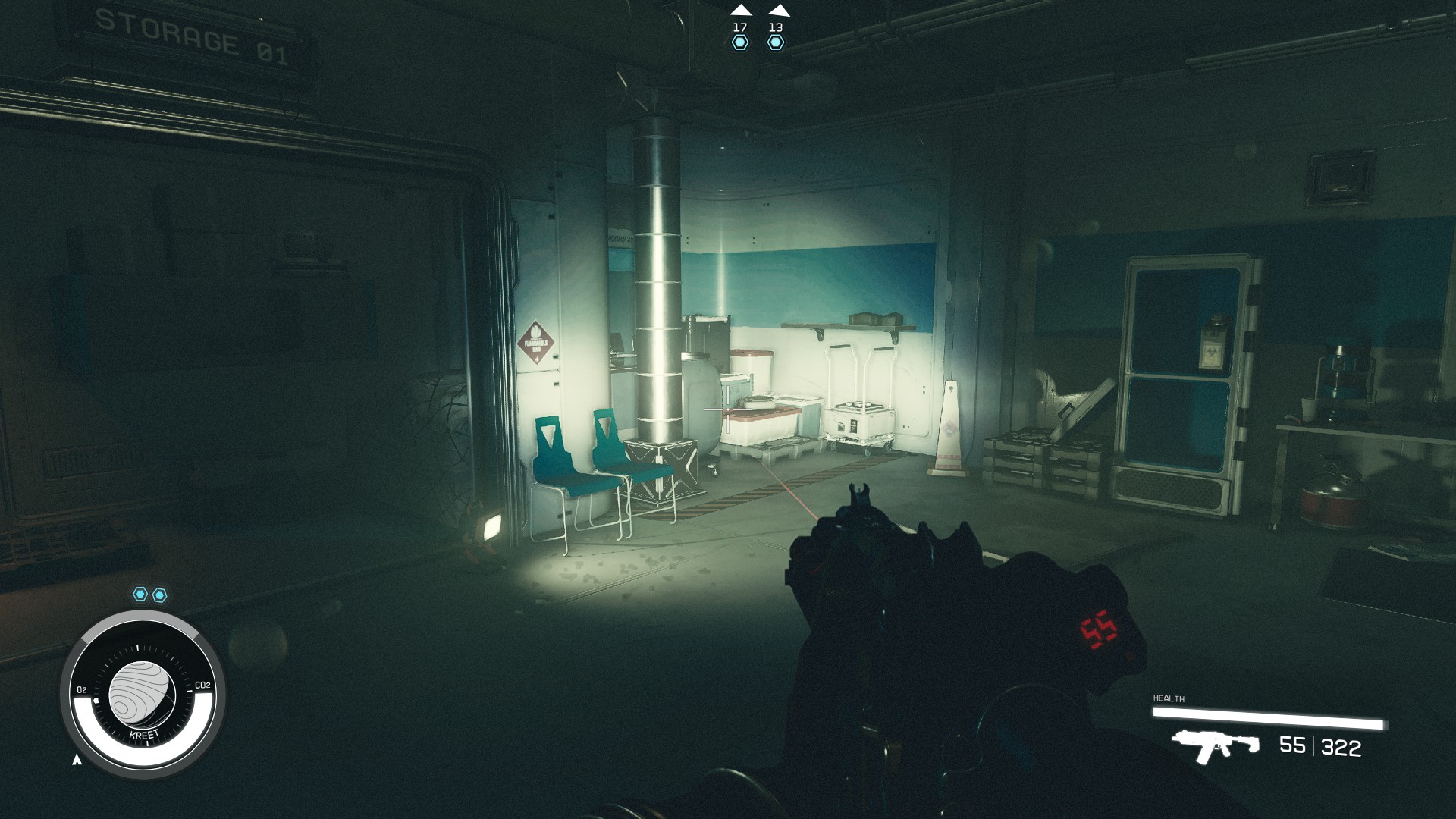Image resolution: width=1456 pixels, height=819 pixels.
Task: Click the equipped rifle weapon icon
Action: [1215, 745]
